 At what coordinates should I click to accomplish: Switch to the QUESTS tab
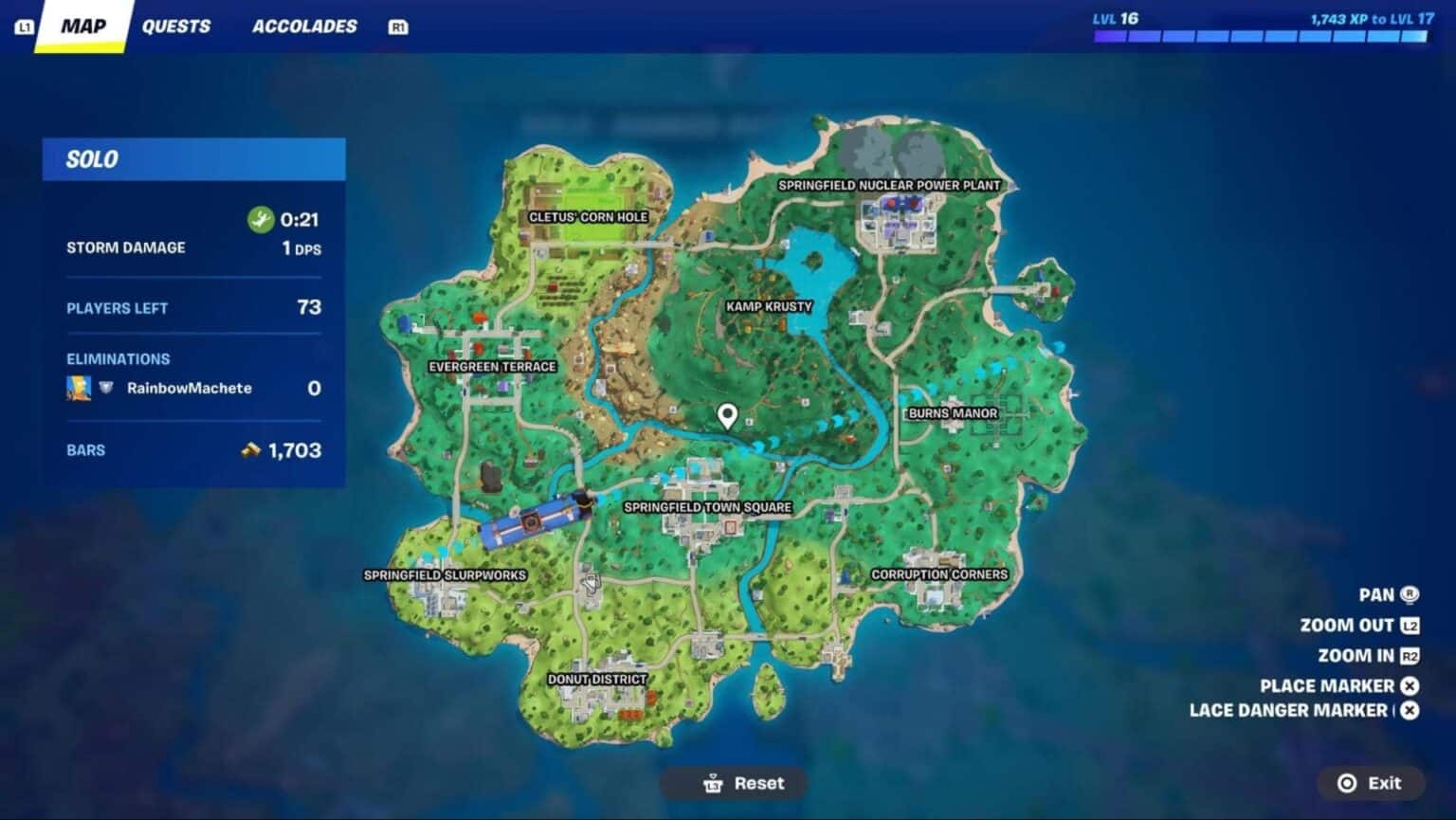177,26
